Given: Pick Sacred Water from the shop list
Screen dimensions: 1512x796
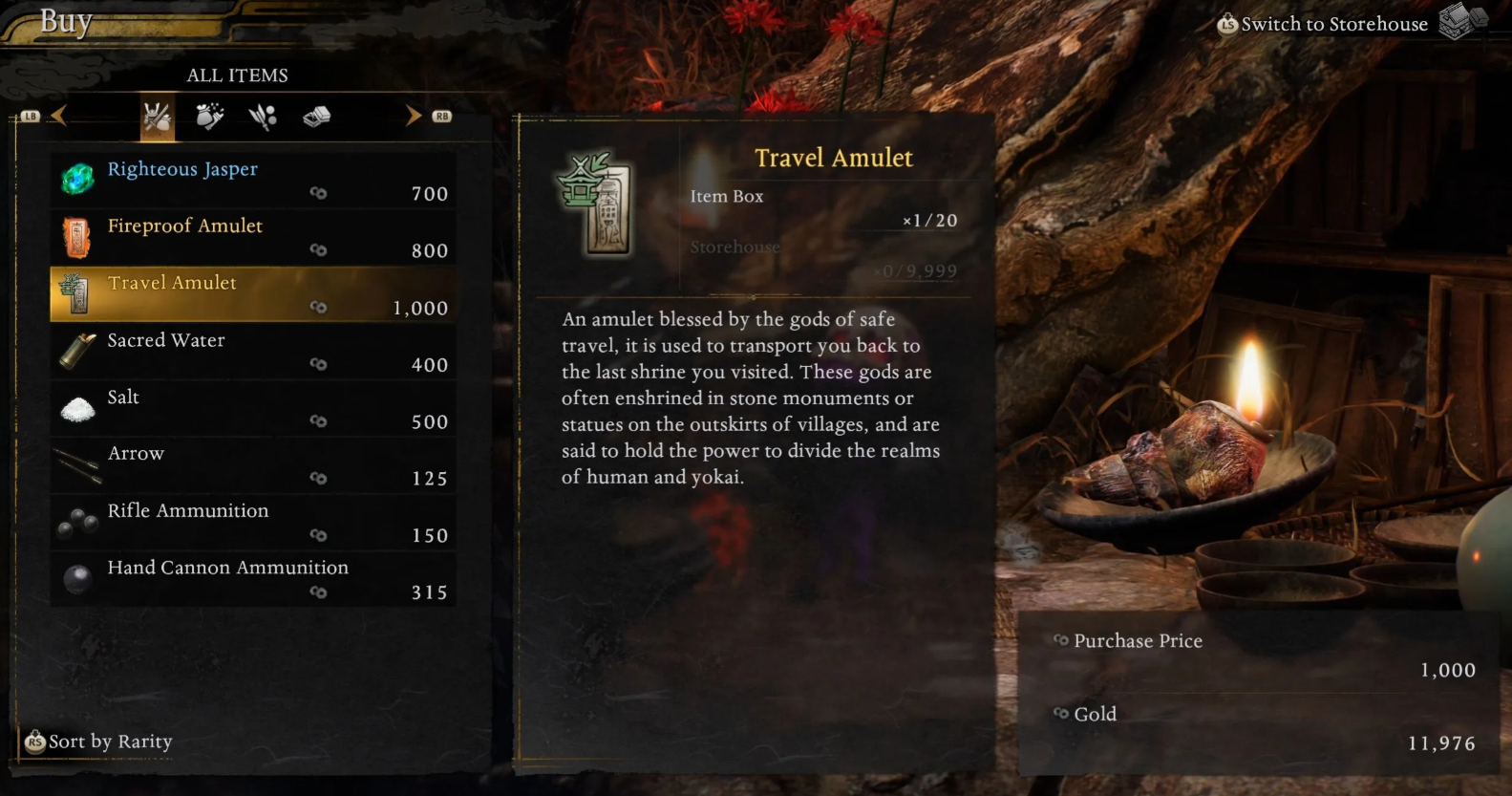Looking at the screenshot, I should click(x=252, y=352).
